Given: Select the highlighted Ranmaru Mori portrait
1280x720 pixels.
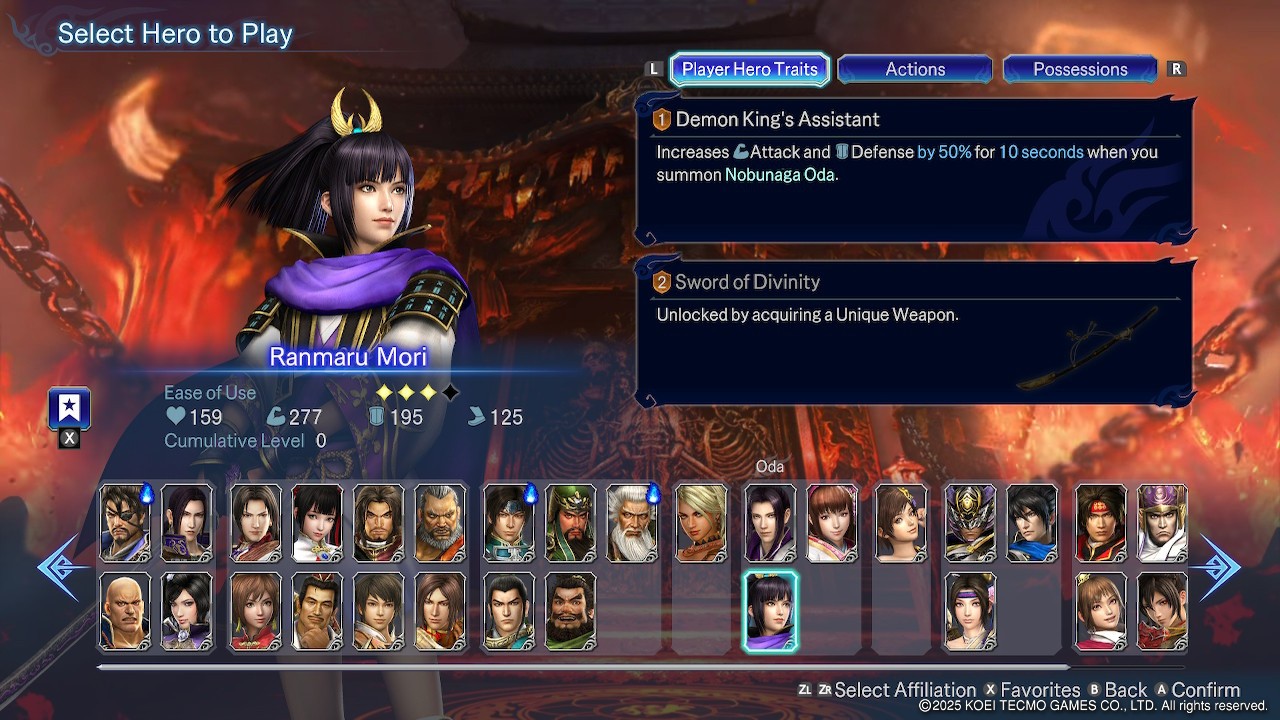Looking at the screenshot, I should (770, 611).
